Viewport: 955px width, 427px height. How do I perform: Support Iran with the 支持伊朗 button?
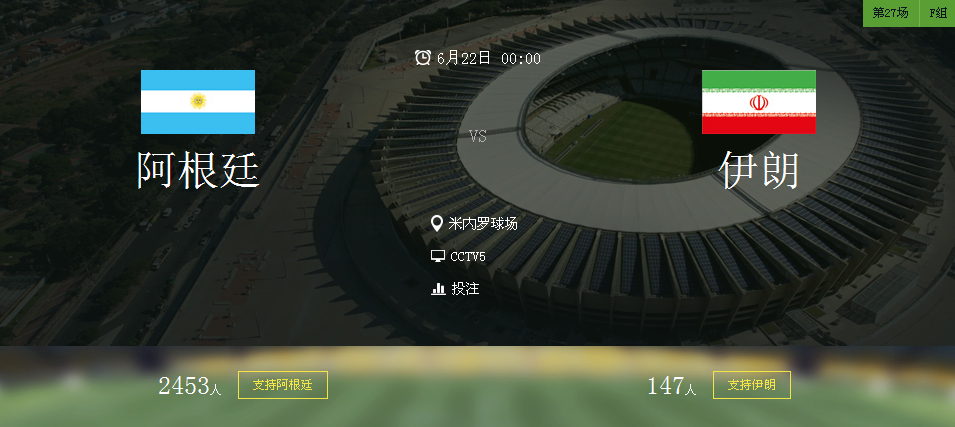click(751, 385)
